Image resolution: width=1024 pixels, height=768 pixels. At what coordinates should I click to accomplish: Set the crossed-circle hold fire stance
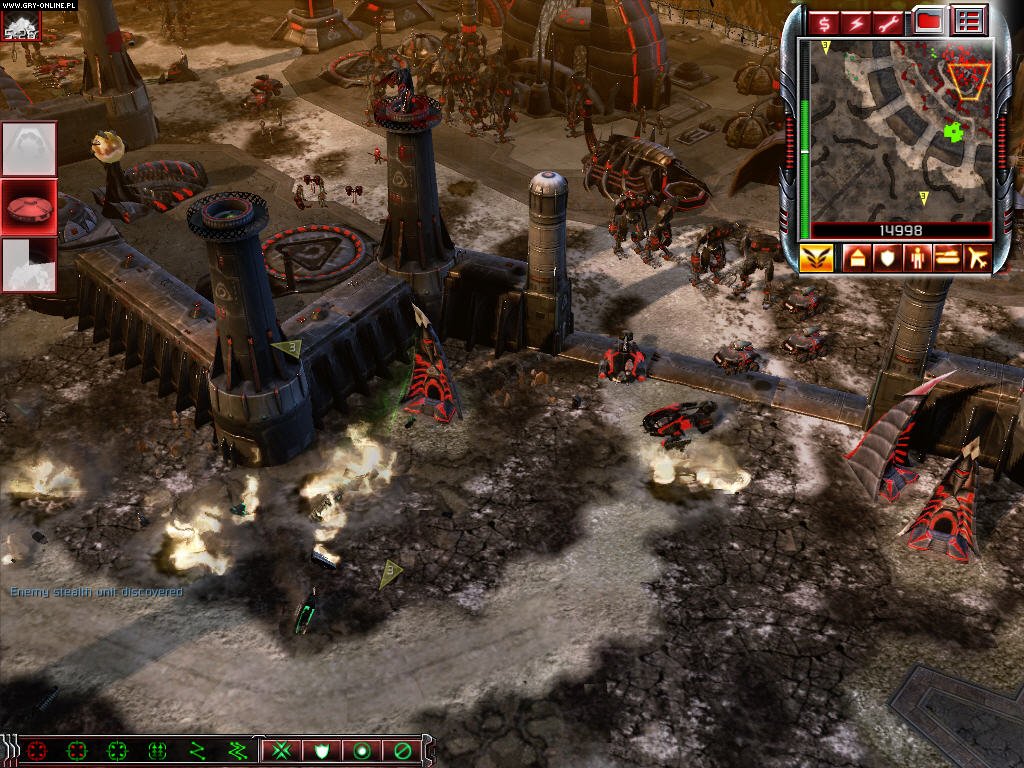click(401, 749)
